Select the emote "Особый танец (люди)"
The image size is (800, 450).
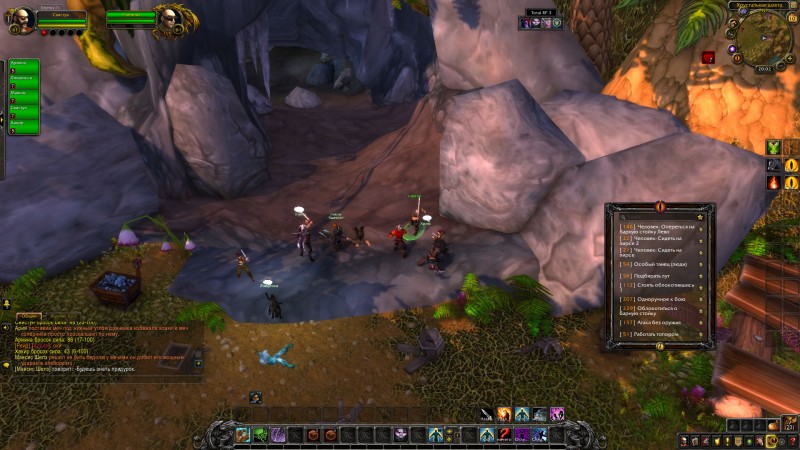point(655,262)
